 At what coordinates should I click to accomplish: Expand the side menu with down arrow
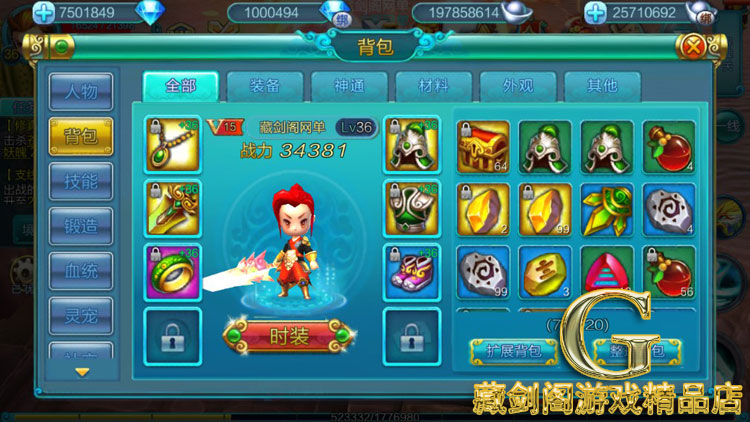point(82,372)
